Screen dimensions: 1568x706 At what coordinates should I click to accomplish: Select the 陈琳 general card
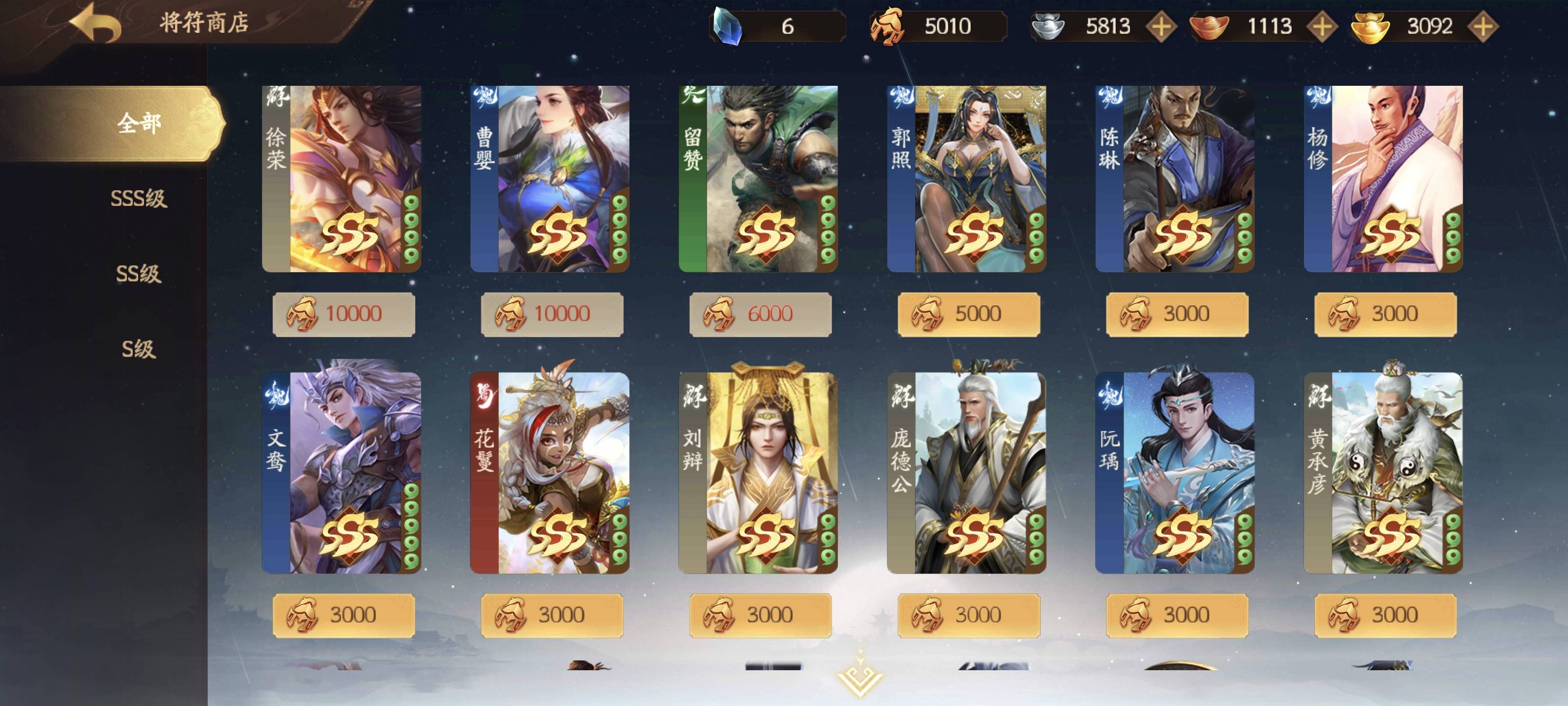1175,178
